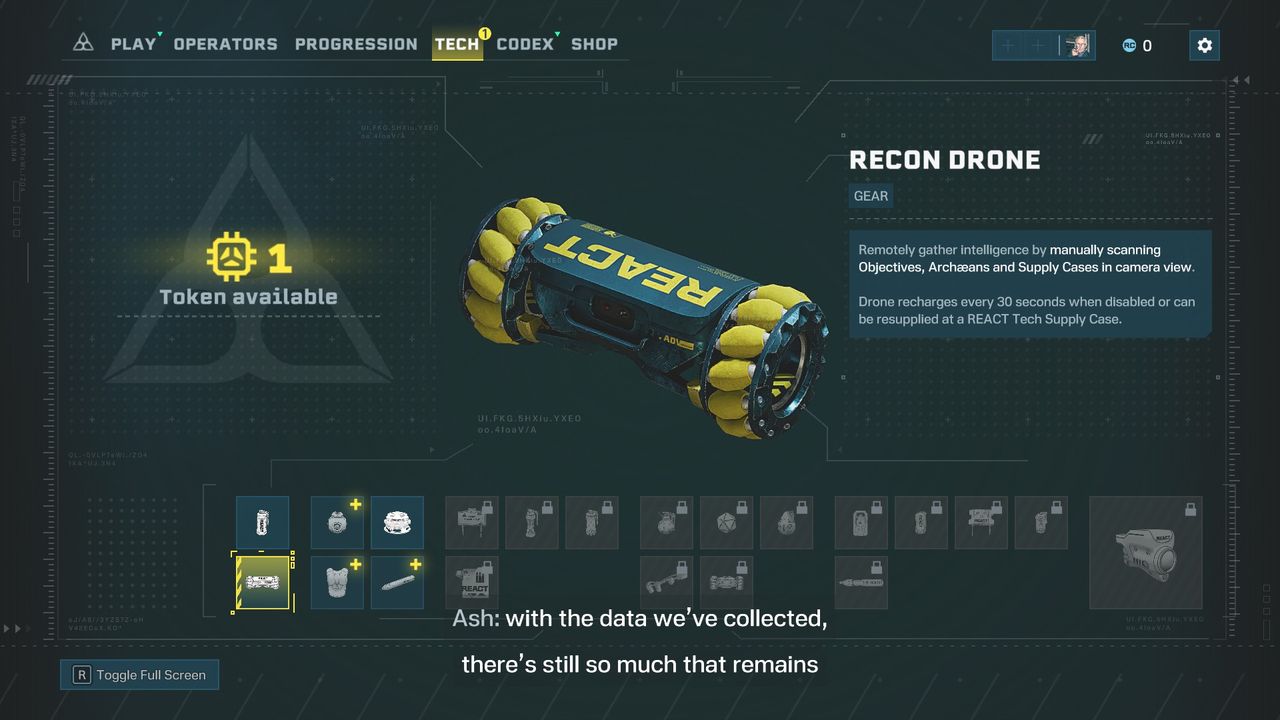This screenshot has height=720, width=1280.
Task: Select the locked wheeled drone slot
Action: coord(726,582)
